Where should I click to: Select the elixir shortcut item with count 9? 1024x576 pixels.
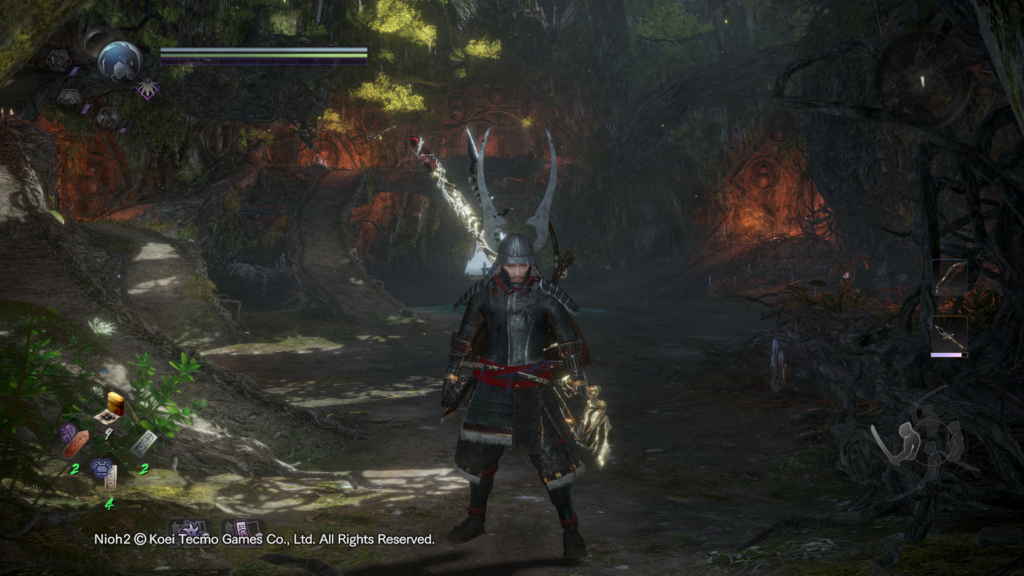[x=113, y=405]
